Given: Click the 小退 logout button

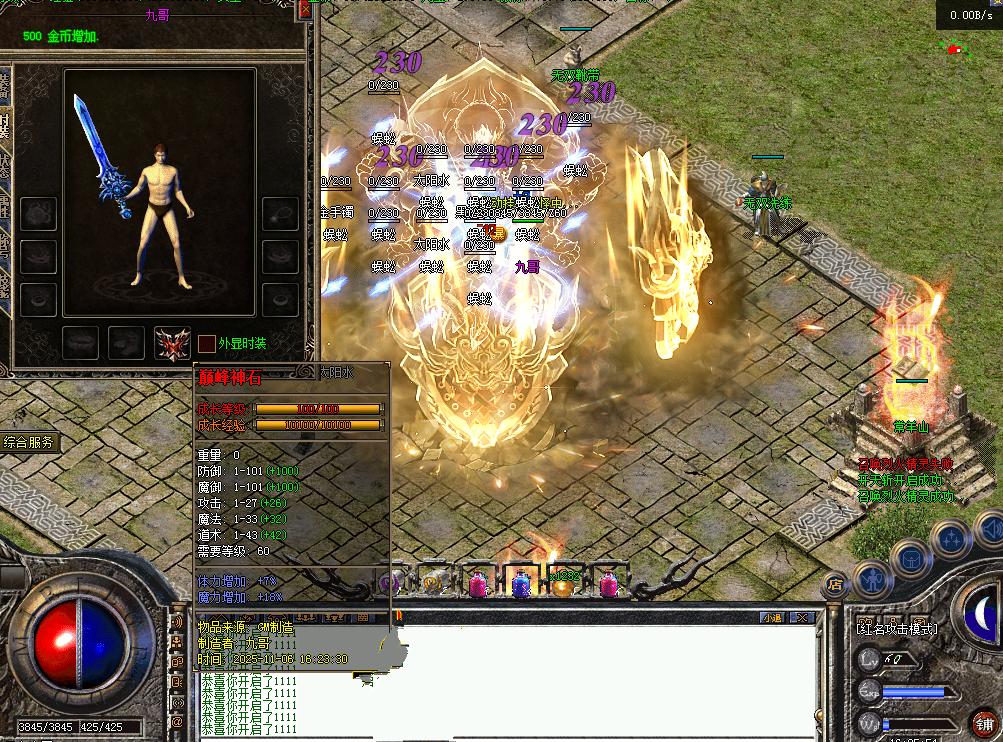Looking at the screenshot, I should [x=773, y=618].
